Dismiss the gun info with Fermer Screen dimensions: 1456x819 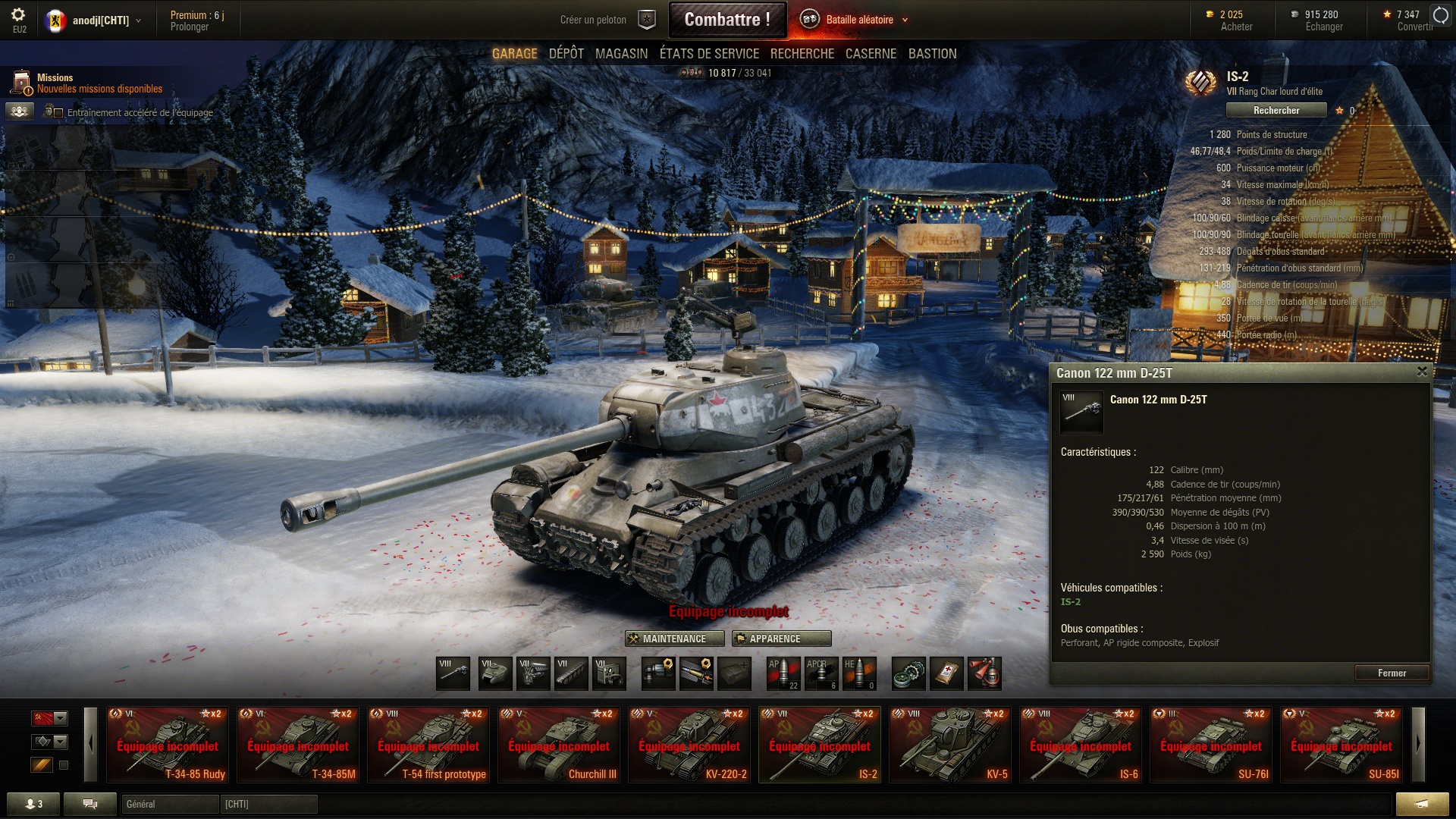click(1392, 673)
